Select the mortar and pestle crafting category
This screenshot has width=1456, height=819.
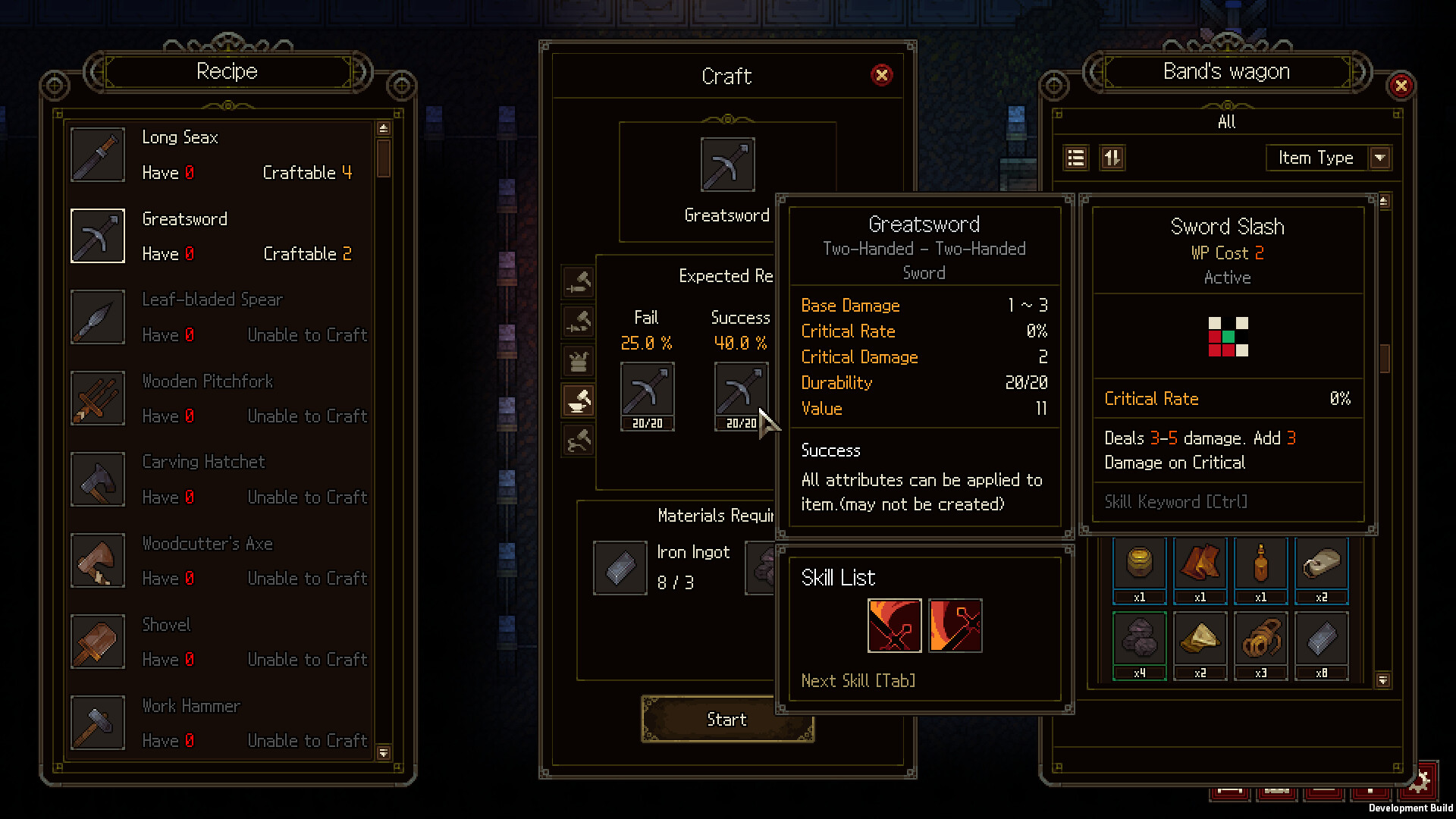578,402
